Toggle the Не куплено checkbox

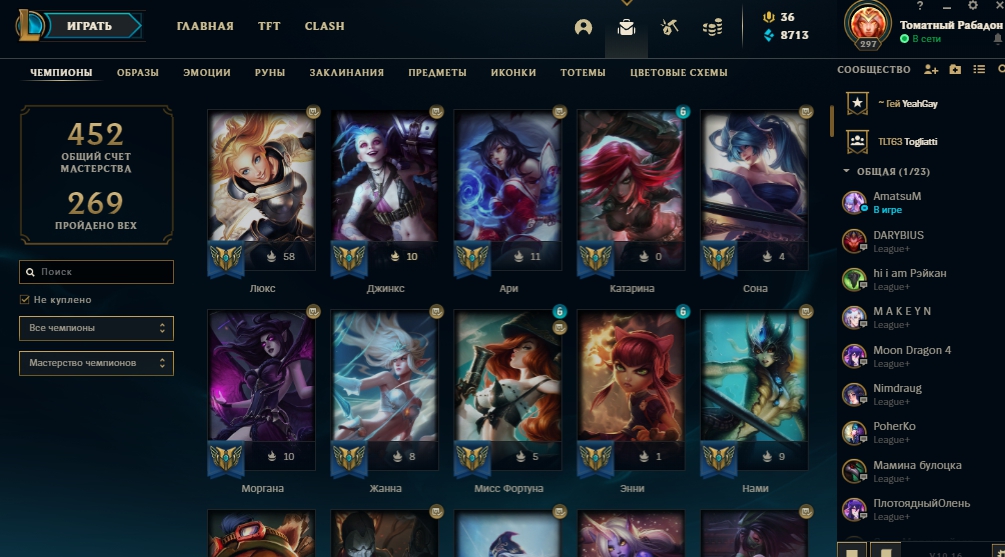(25, 300)
